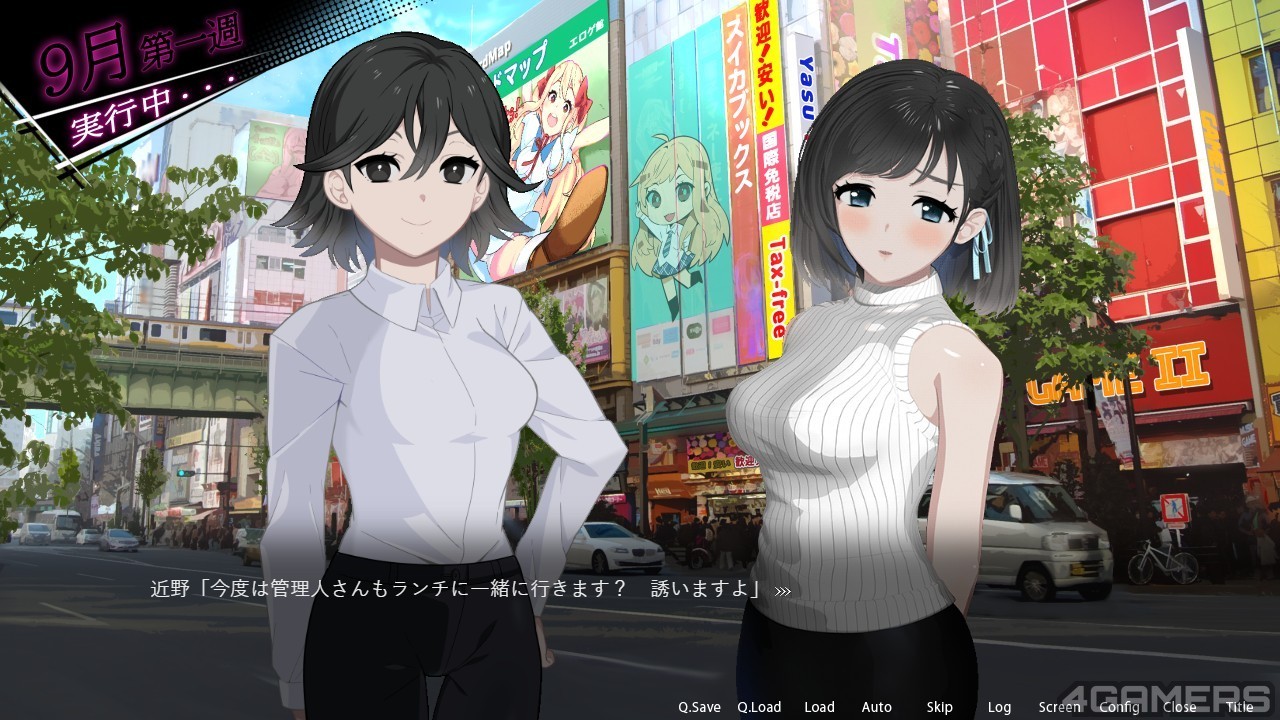Open the Config settings
Image resolution: width=1280 pixels, height=720 pixels.
pos(1119,707)
